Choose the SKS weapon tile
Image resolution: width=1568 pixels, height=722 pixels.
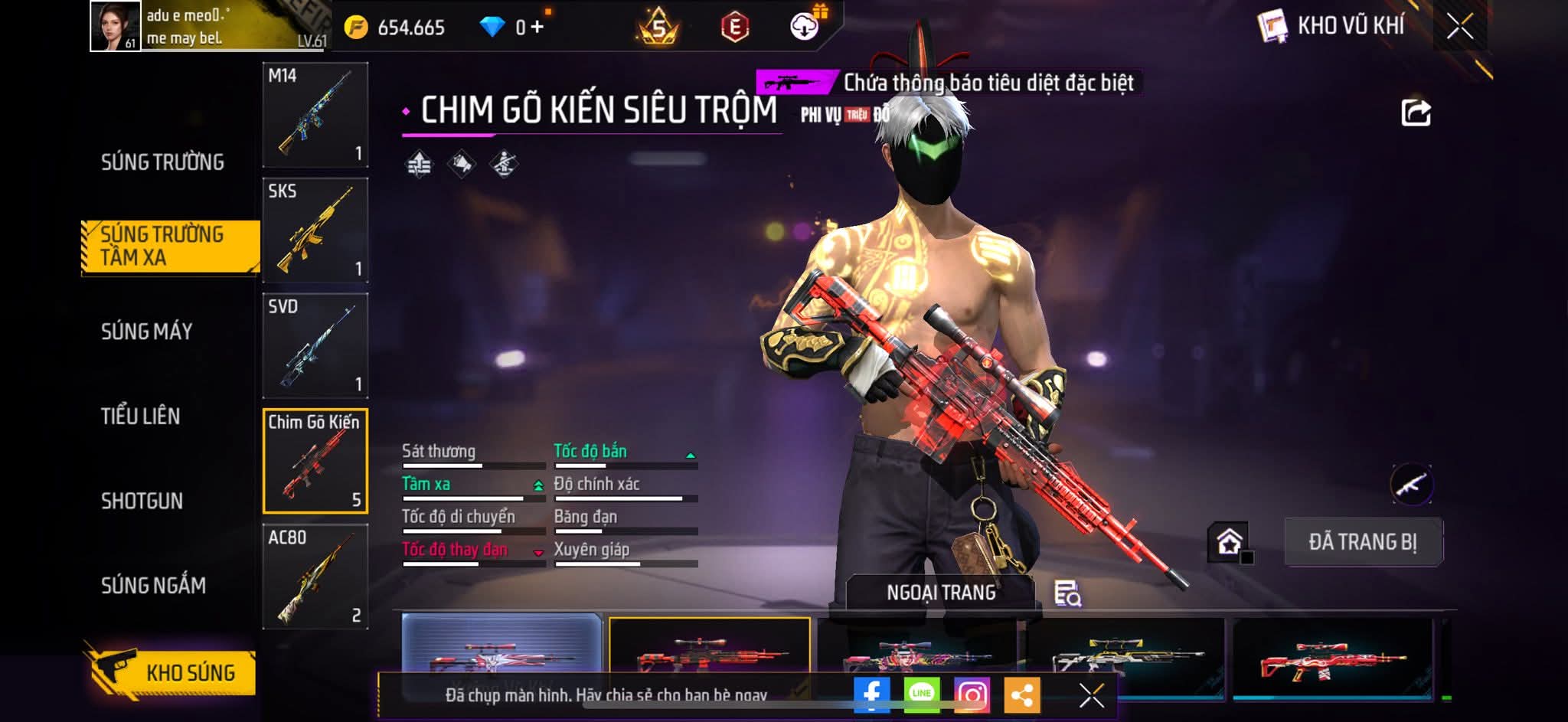pyautogui.click(x=315, y=230)
